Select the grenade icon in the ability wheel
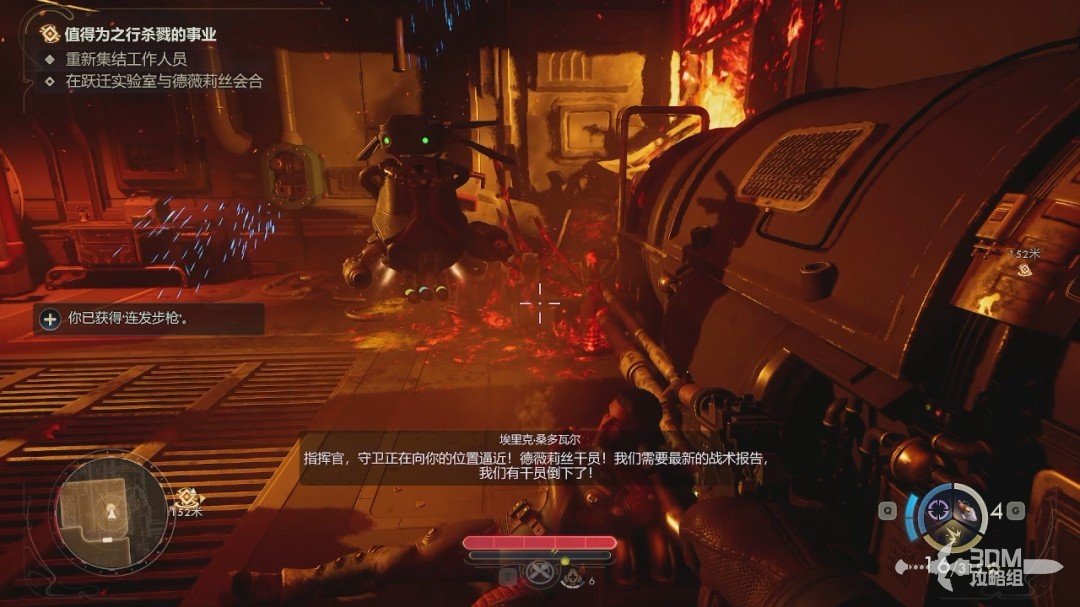1080x607 pixels. 968,510
